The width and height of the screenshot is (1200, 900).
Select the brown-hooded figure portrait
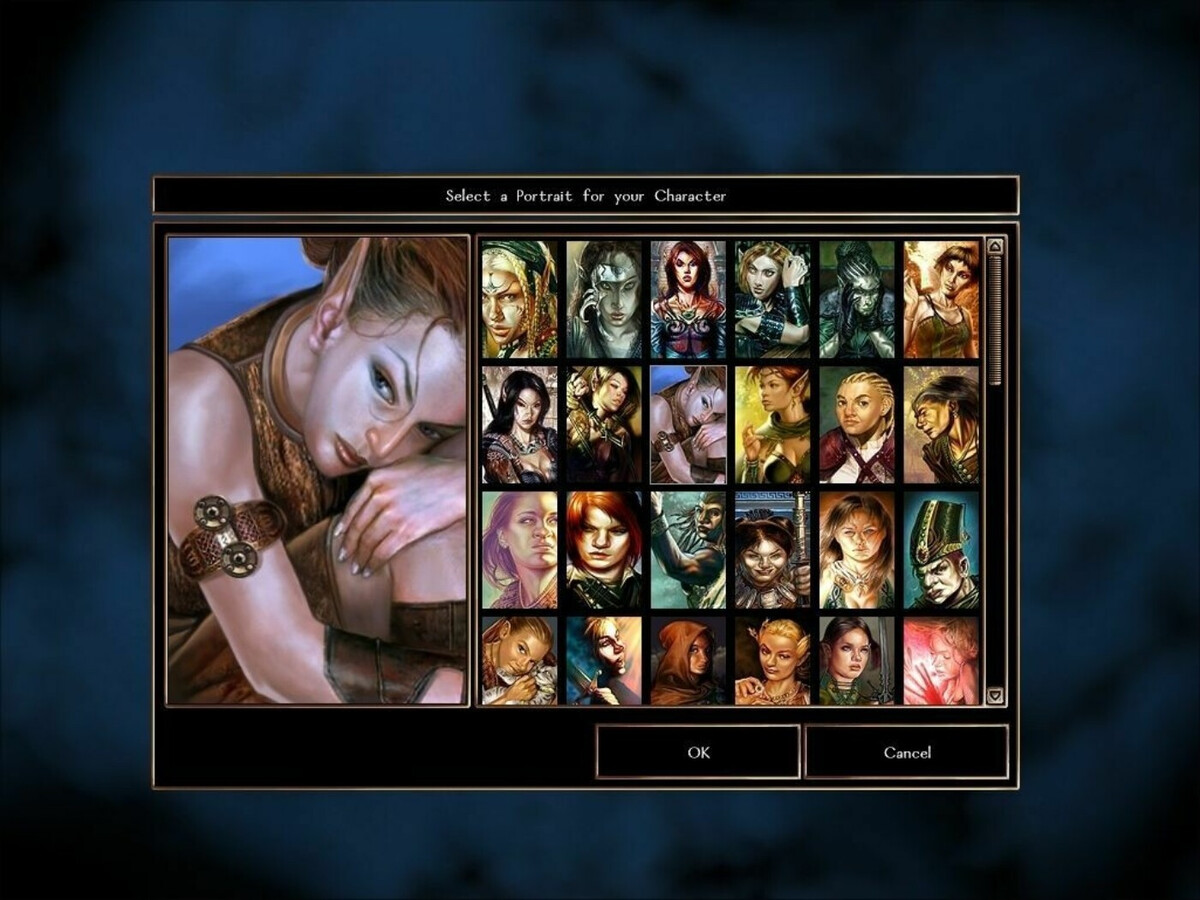coord(689,661)
